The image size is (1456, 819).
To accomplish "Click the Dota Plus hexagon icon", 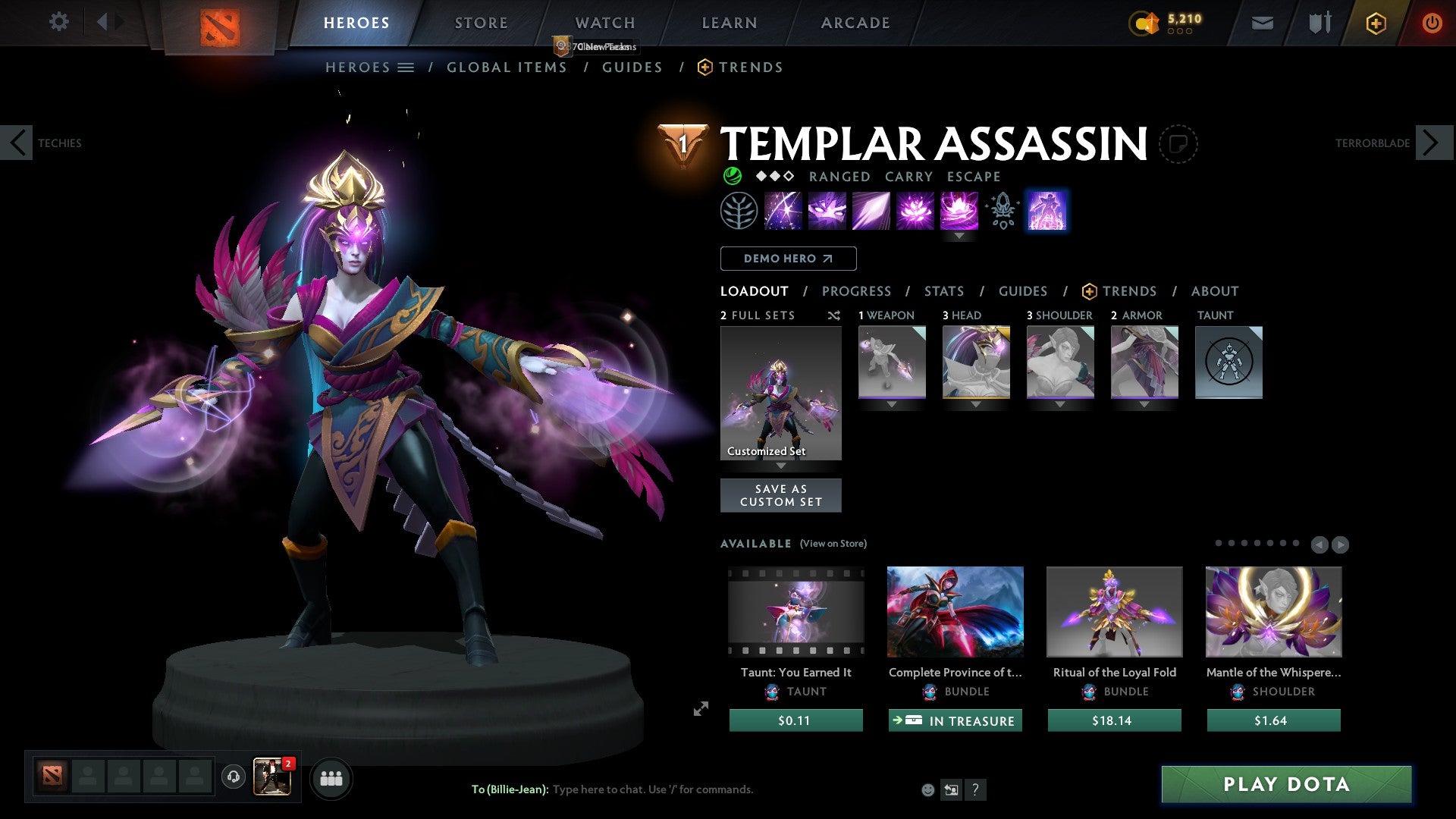I will [x=1376, y=23].
